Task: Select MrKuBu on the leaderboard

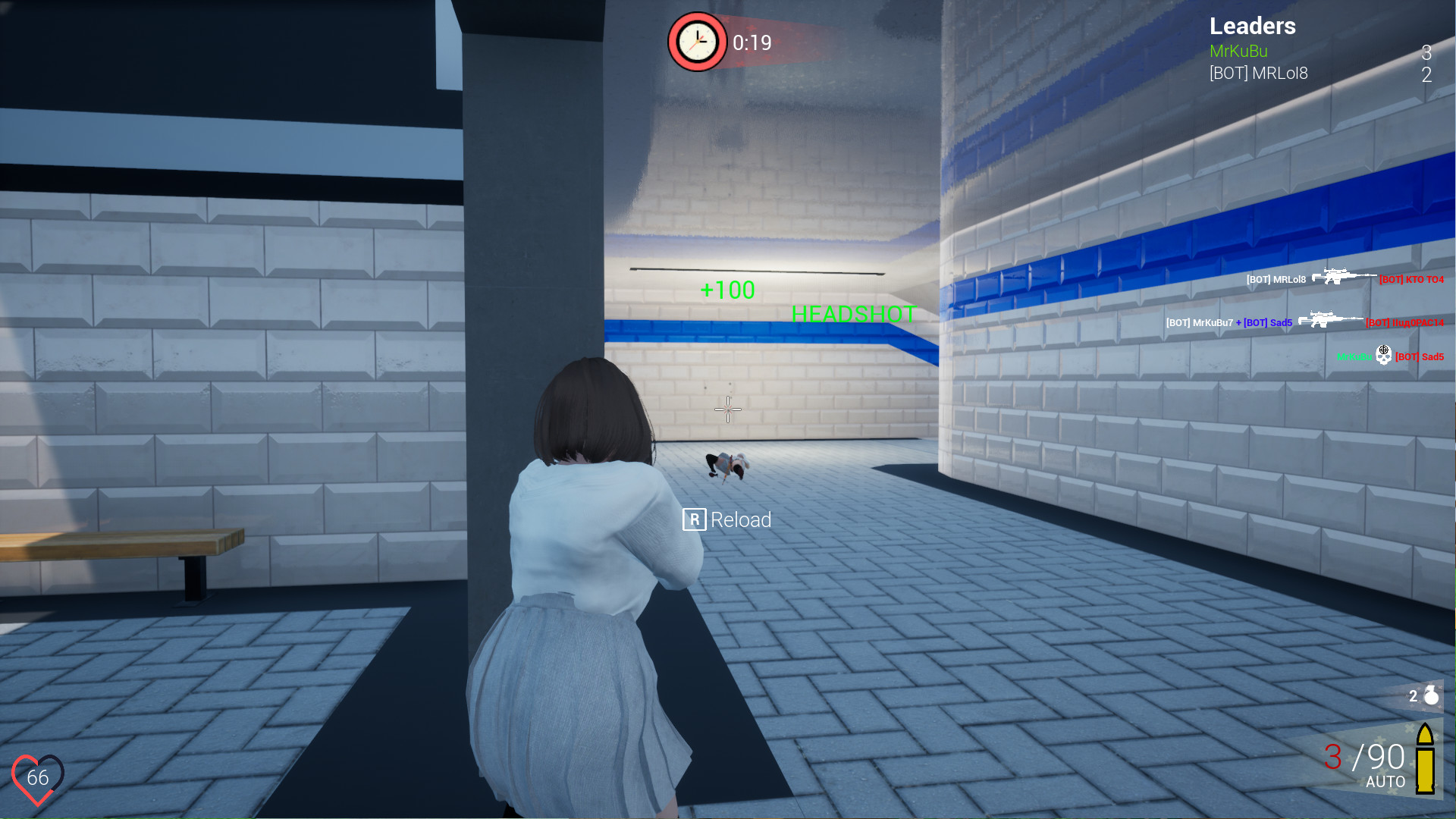Action: [x=1238, y=51]
